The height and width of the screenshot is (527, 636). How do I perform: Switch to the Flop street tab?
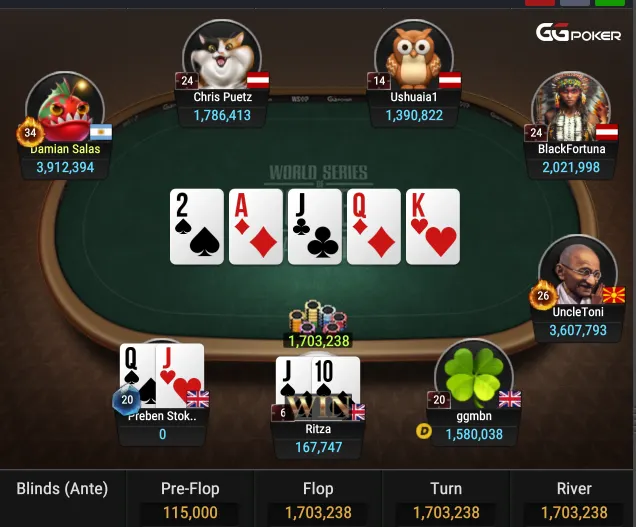317,499
